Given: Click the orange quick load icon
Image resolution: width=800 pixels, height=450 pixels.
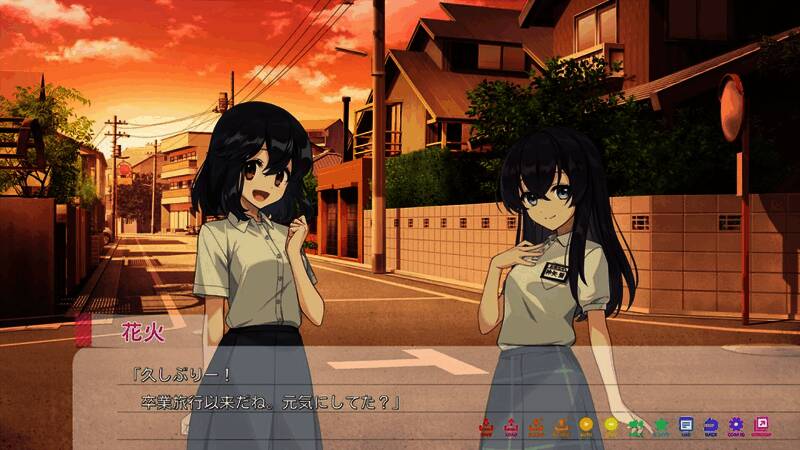Looking at the screenshot, I should [561, 426].
